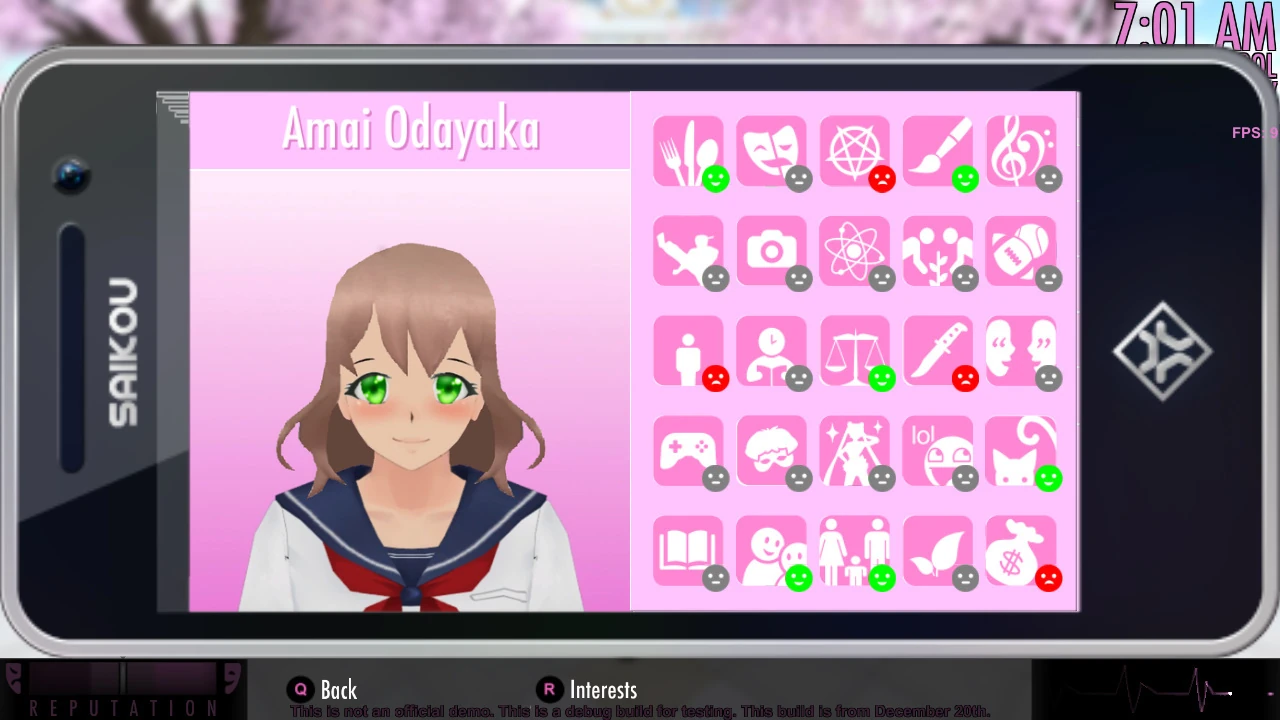Select the open book reading interest icon
The height and width of the screenshot is (720, 1280).
point(688,552)
